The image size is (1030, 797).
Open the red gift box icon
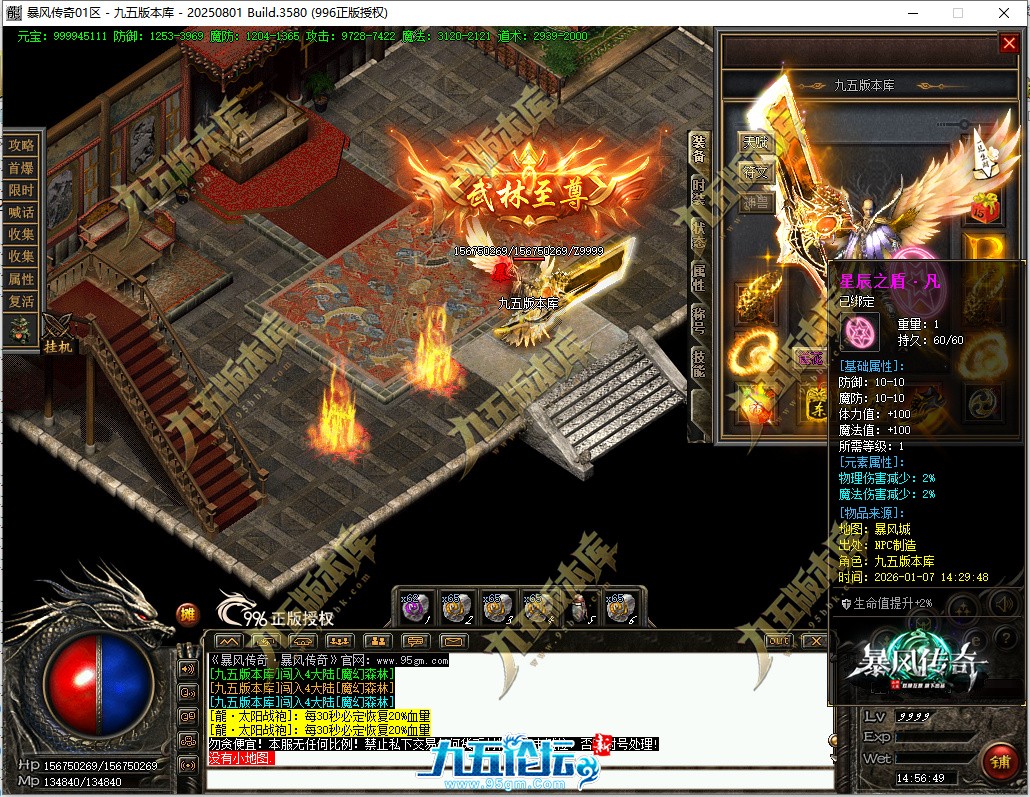pyautogui.click(x=986, y=206)
